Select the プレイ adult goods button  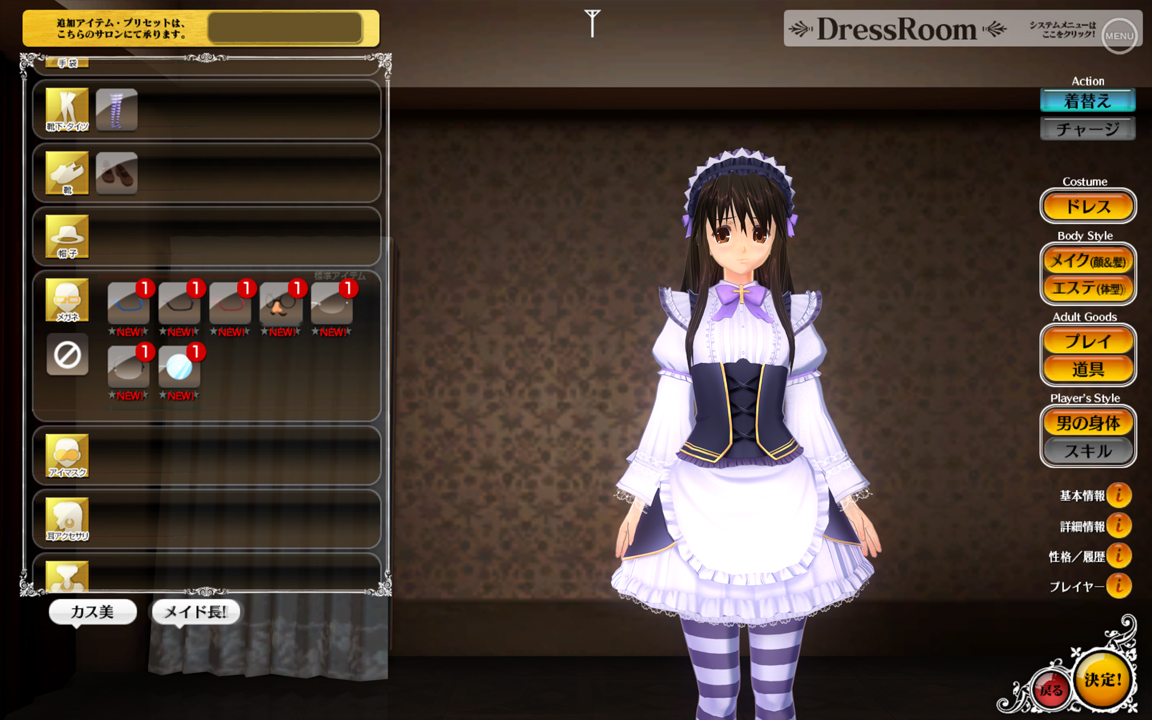(x=1088, y=341)
